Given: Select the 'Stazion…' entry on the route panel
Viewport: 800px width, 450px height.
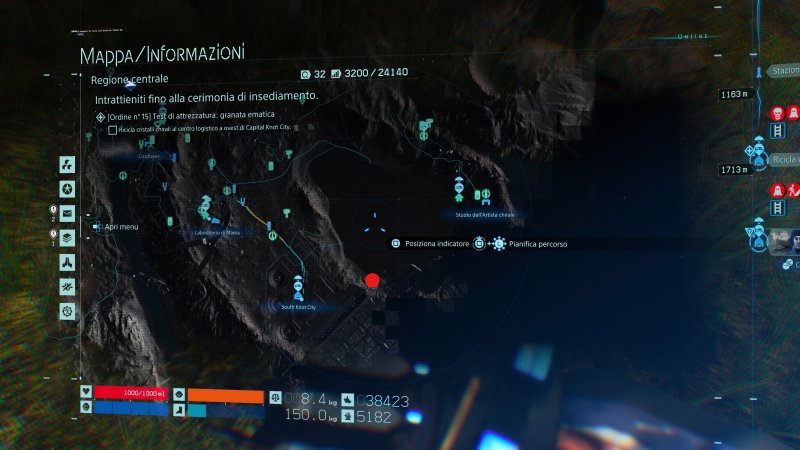Looking at the screenshot, I should click(x=782, y=72).
